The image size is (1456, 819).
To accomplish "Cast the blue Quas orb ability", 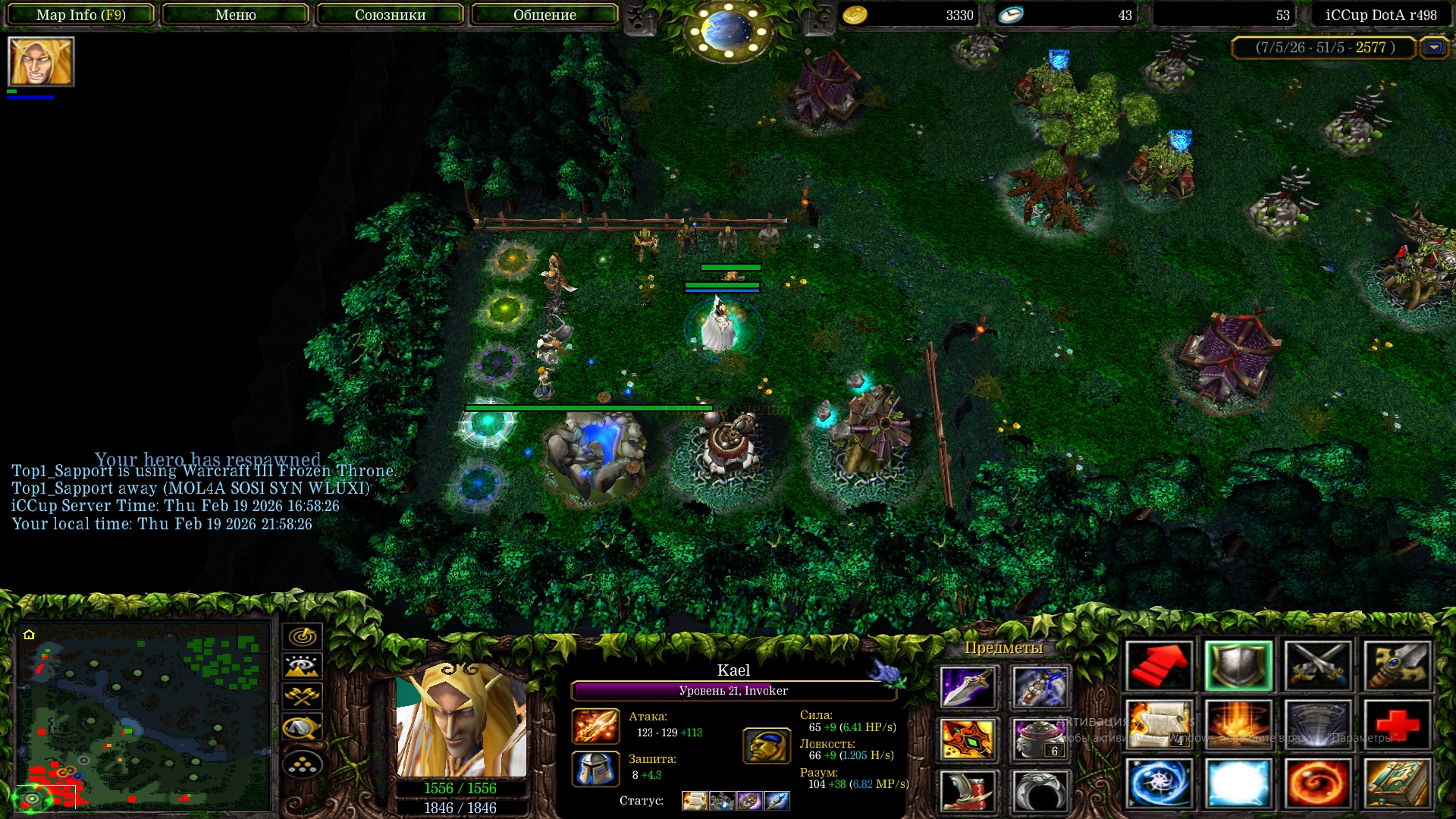I will tap(1159, 783).
